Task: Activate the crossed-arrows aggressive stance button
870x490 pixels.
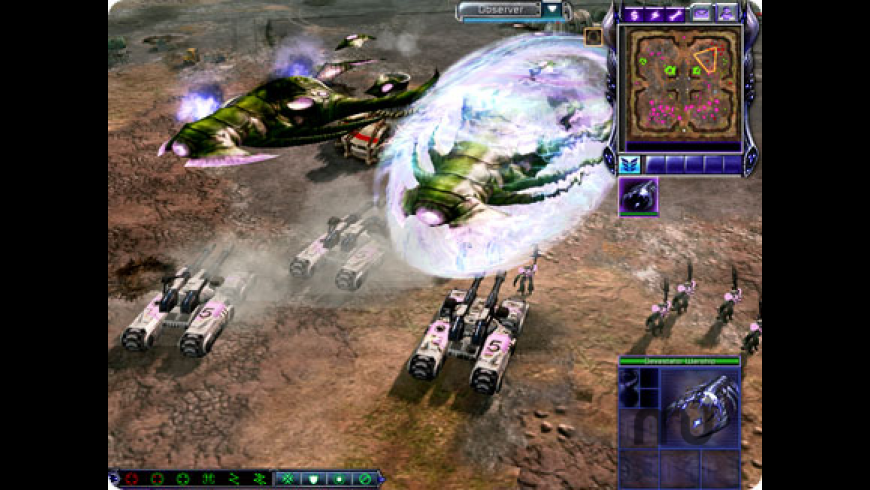Action: [x=285, y=479]
